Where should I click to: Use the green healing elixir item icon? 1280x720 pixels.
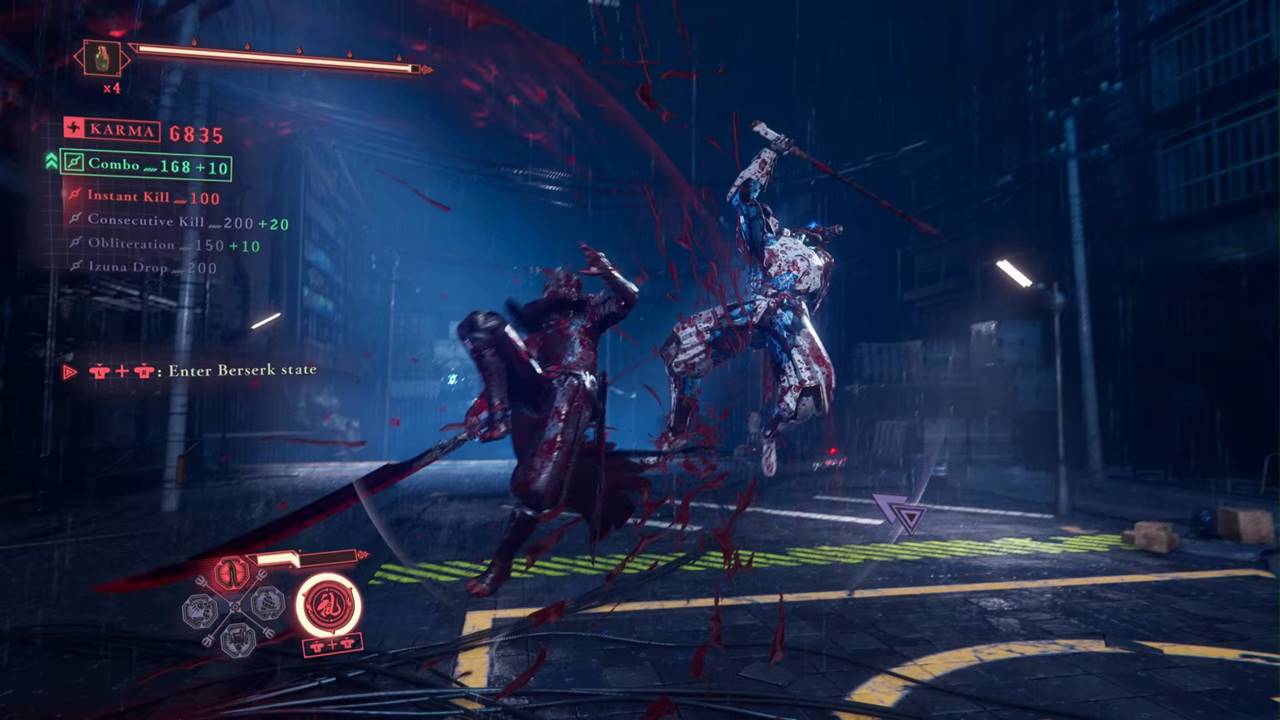tap(102, 58)
